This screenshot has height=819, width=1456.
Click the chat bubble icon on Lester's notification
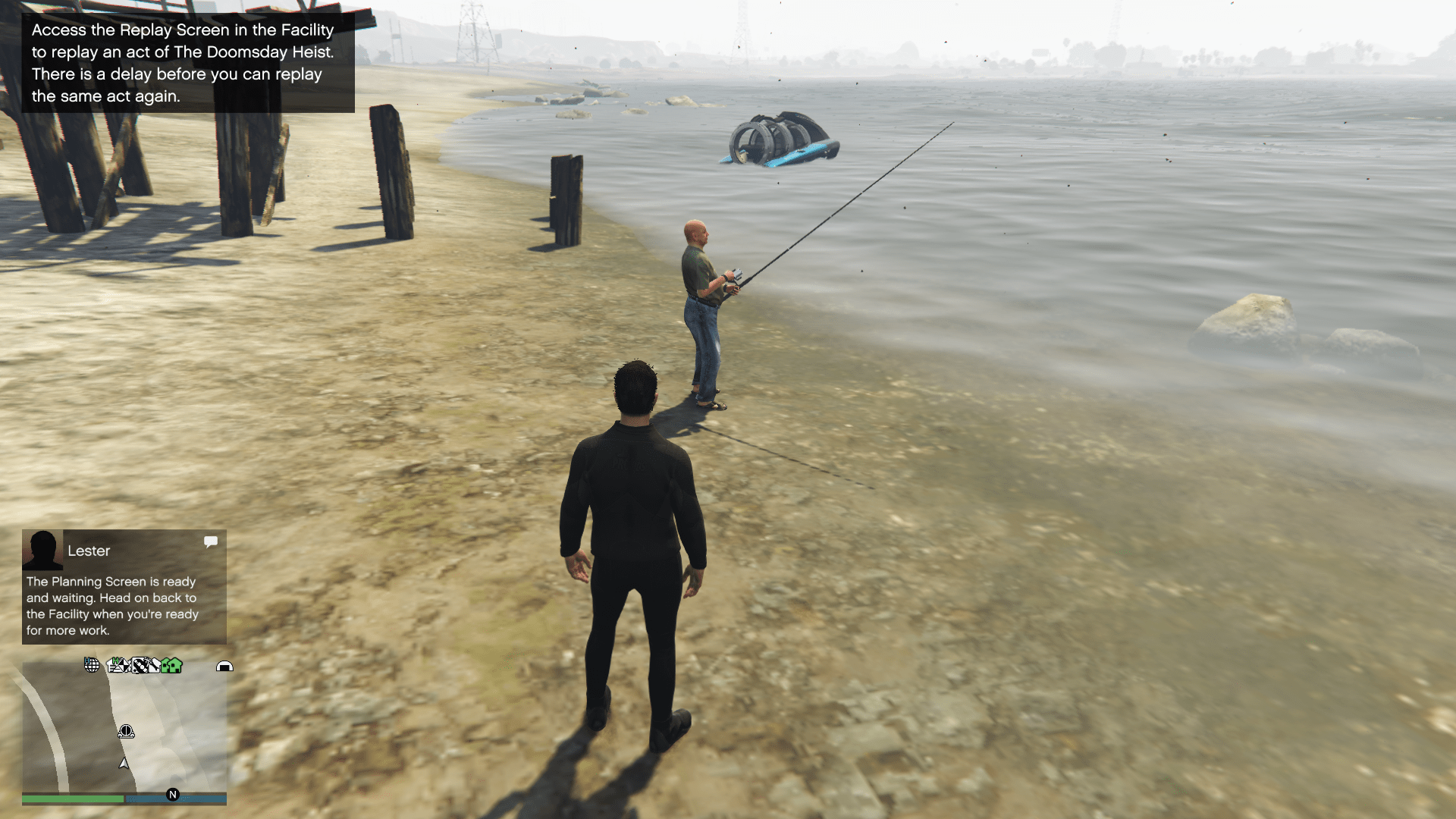pos(211,541)
